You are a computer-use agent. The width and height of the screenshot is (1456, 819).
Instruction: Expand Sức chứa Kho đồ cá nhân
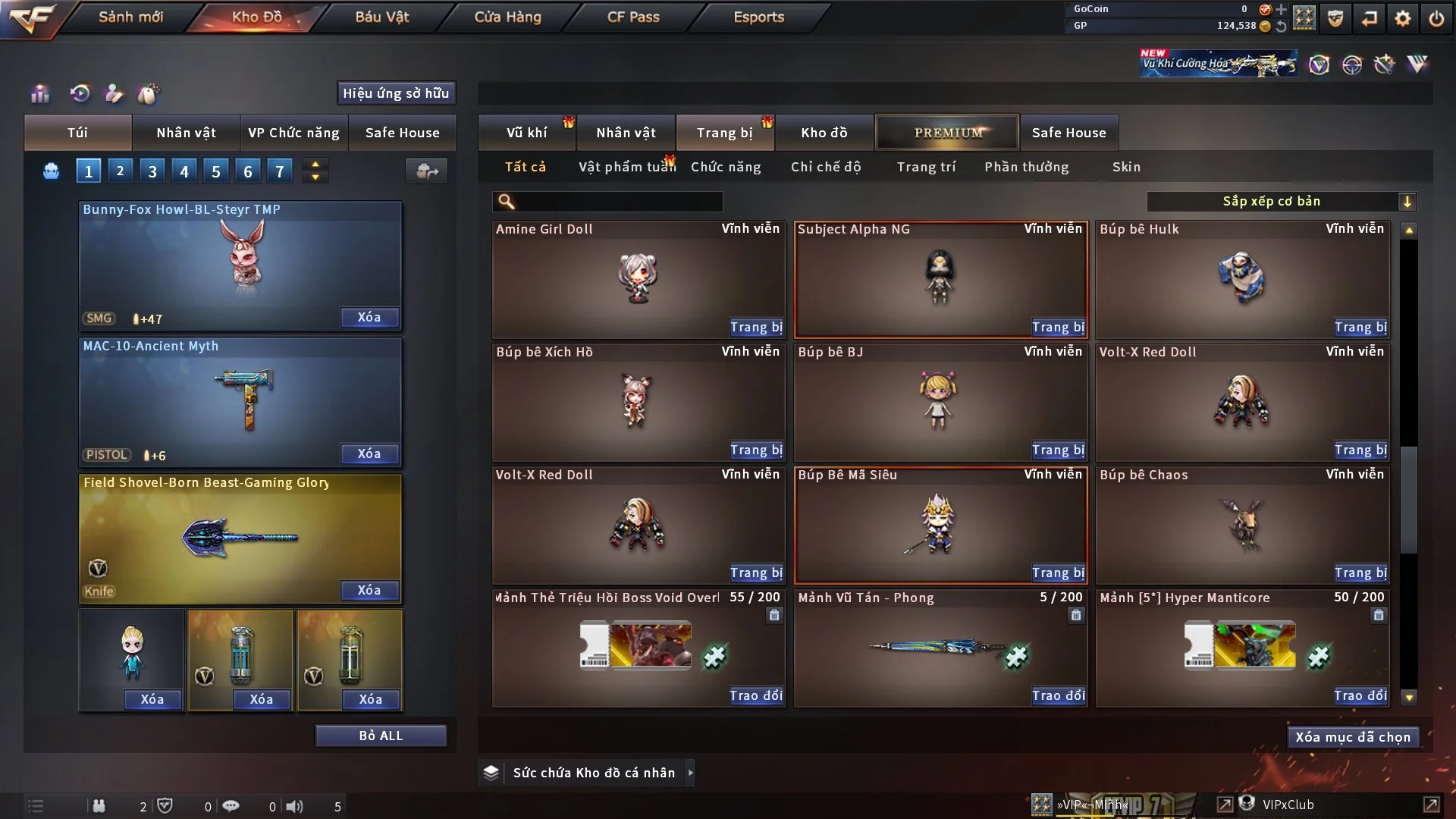coord(690,773)
